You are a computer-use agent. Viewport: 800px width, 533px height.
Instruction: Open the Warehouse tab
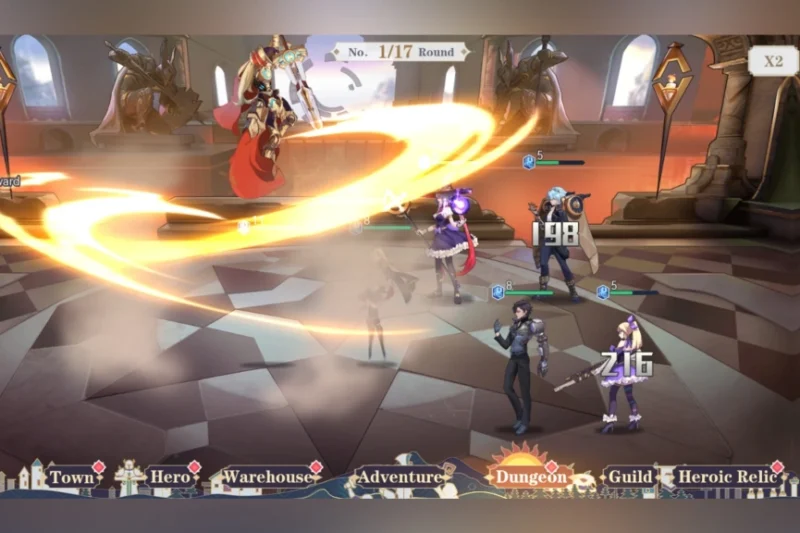tap(266, 478)
